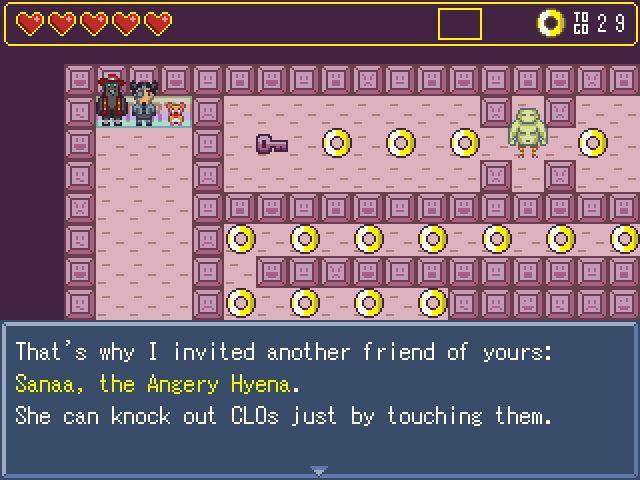Advance dialogue with the down arrow indicator
The height and width of the screenshot is (480, 640).
(x=319, y=470)
